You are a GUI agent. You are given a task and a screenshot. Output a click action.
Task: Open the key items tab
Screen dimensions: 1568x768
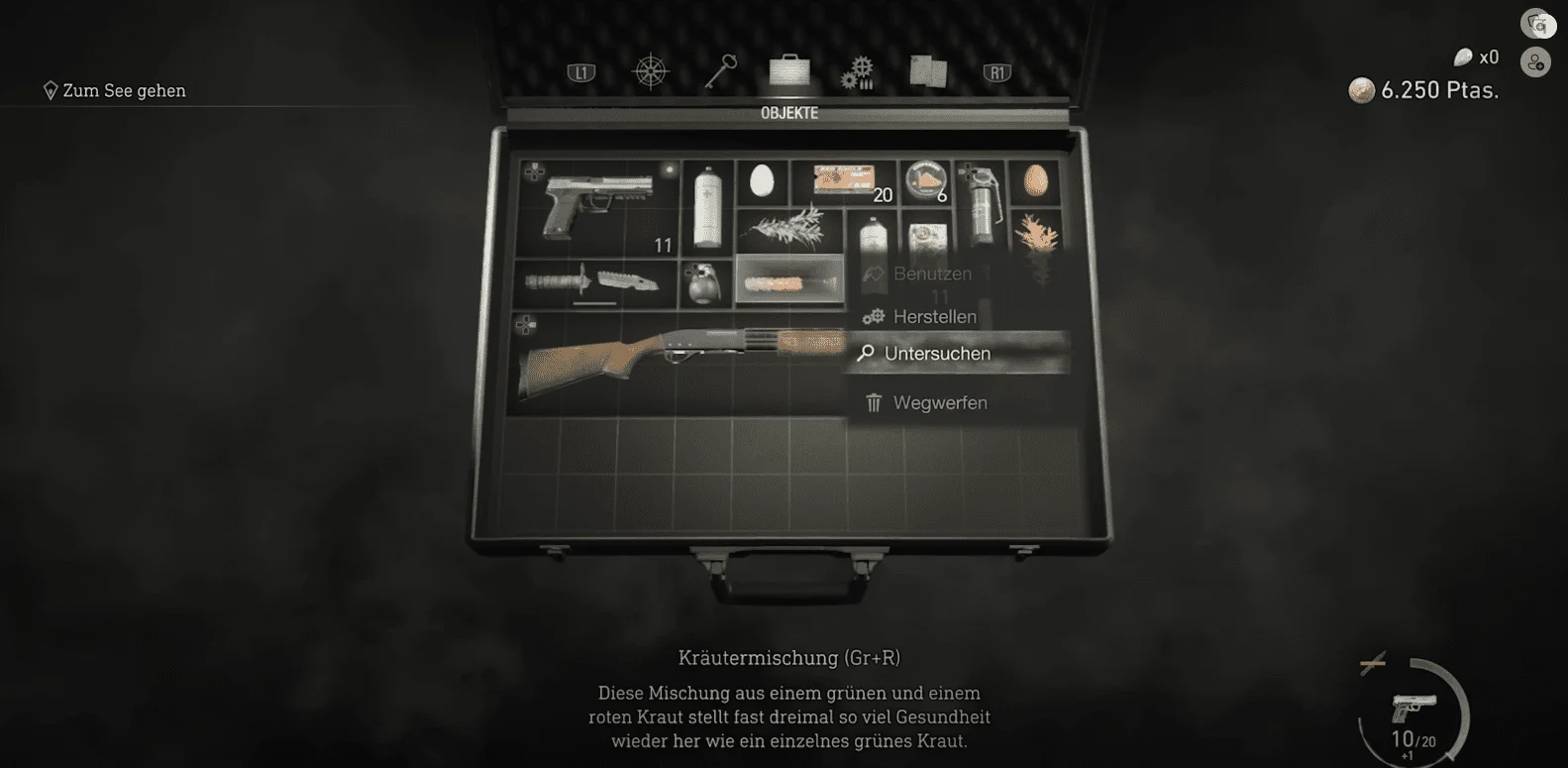pyautogui.click(x=721, y=71)
